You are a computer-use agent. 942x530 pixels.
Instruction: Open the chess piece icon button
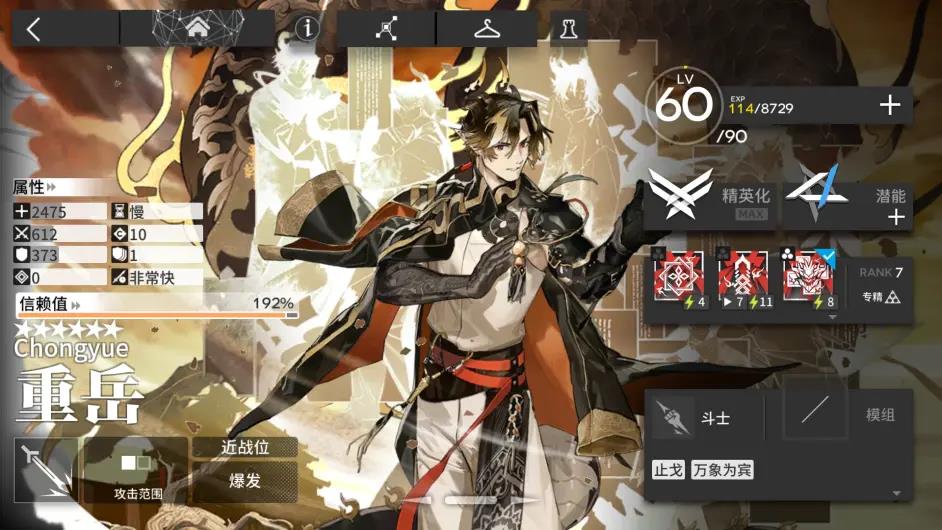pos(569,29)
